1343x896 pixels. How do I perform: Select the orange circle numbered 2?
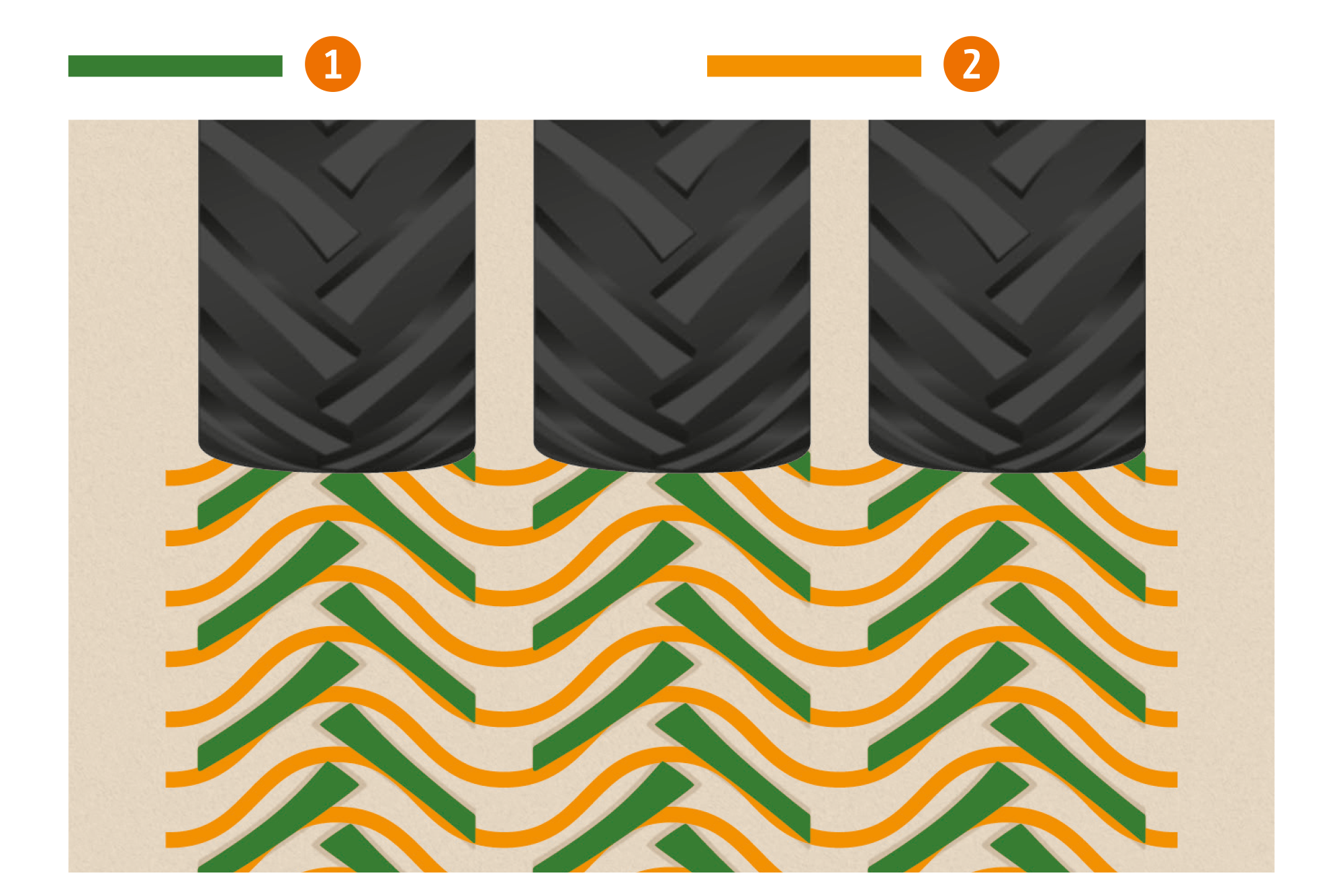click(971, 64)
